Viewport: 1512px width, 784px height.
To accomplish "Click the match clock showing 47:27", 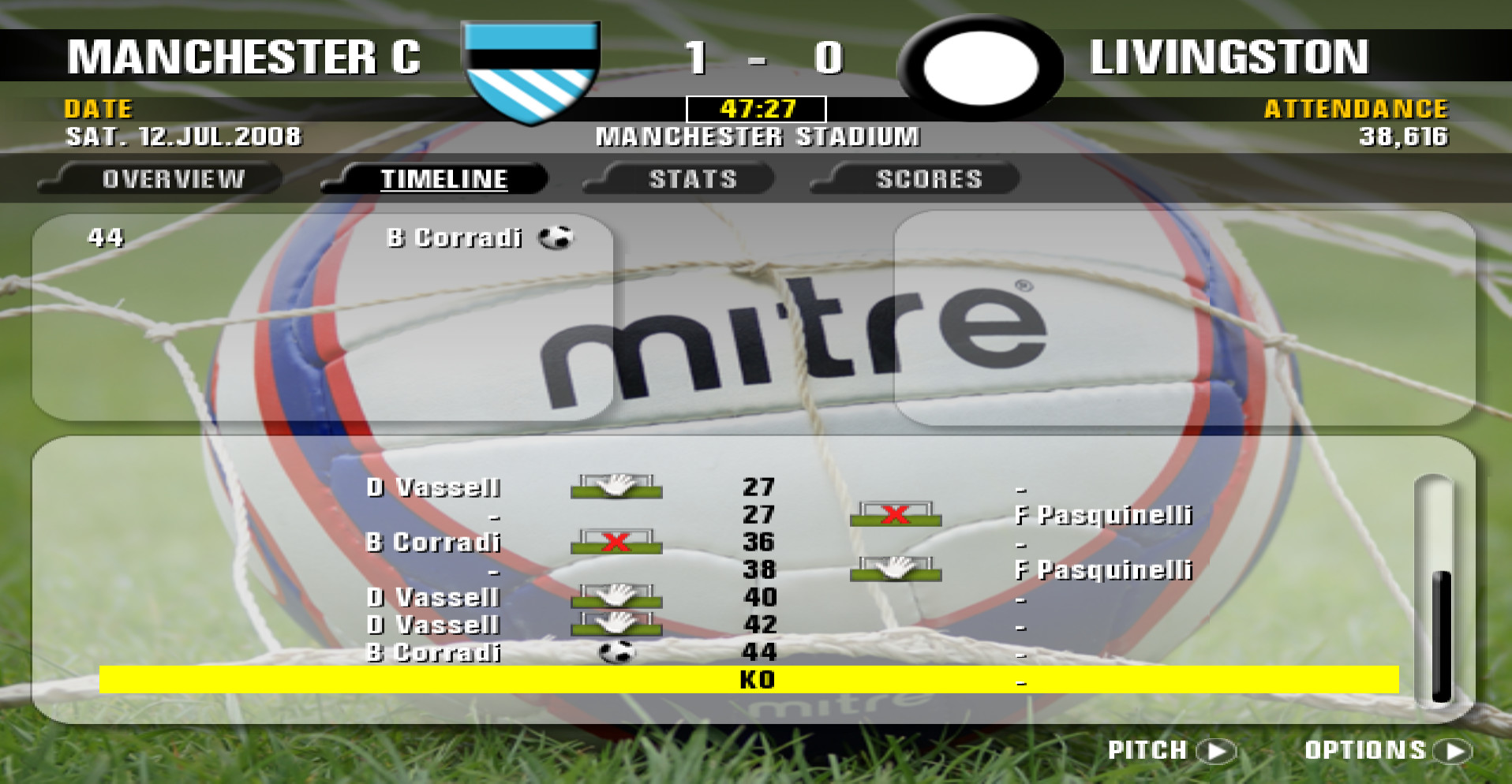I will pos(756,108).
